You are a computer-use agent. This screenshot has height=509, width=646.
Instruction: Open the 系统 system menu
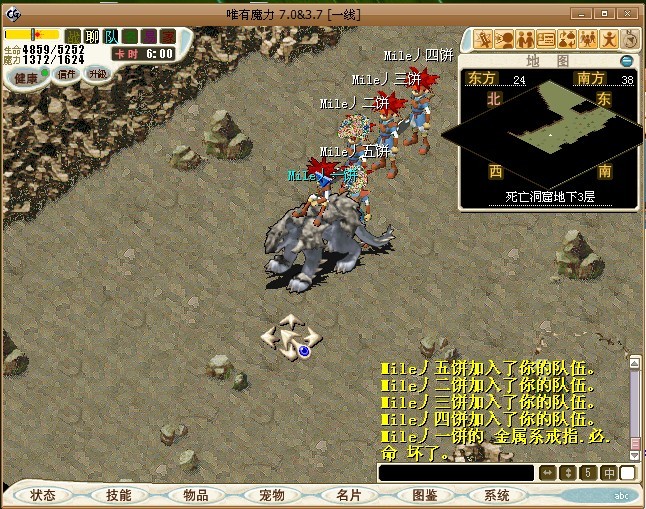497,495
